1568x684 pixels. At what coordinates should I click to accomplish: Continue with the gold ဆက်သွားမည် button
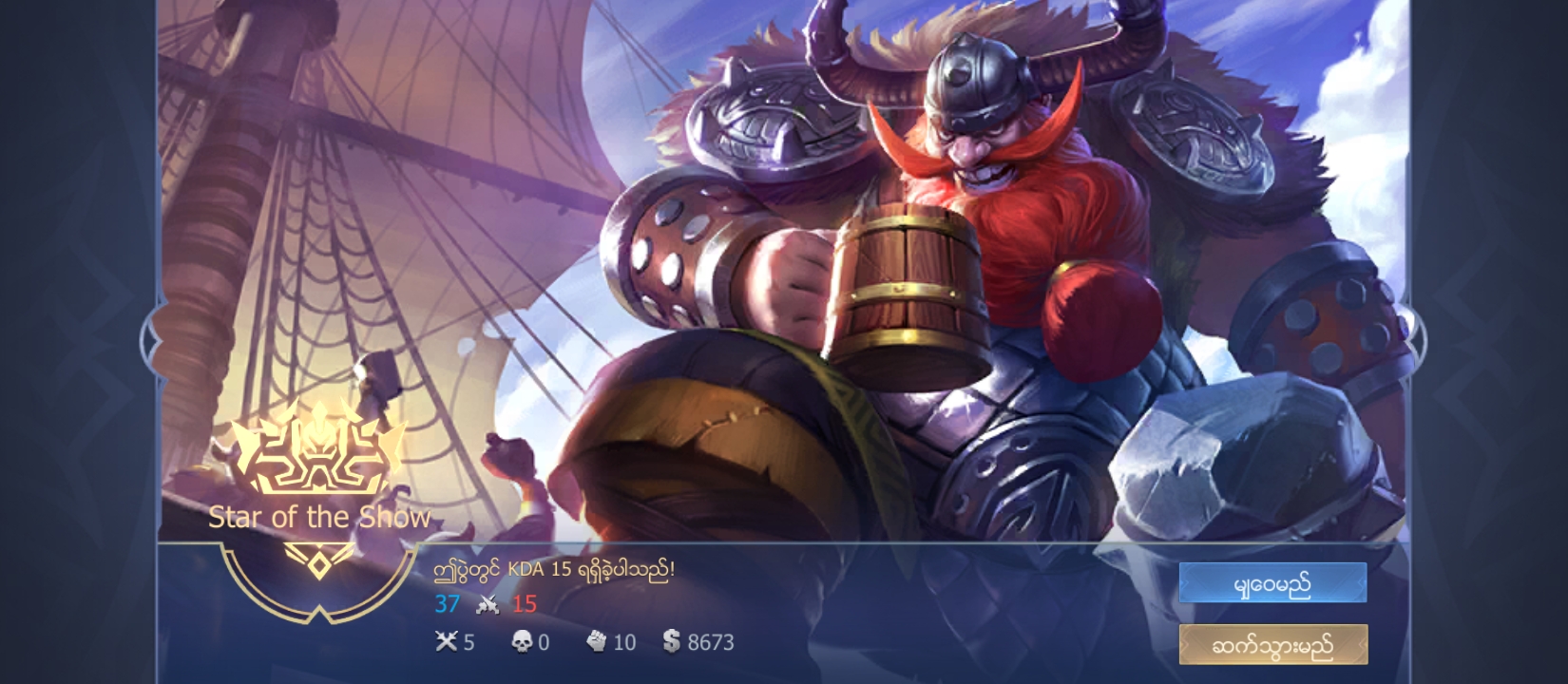coord(1272,645)
